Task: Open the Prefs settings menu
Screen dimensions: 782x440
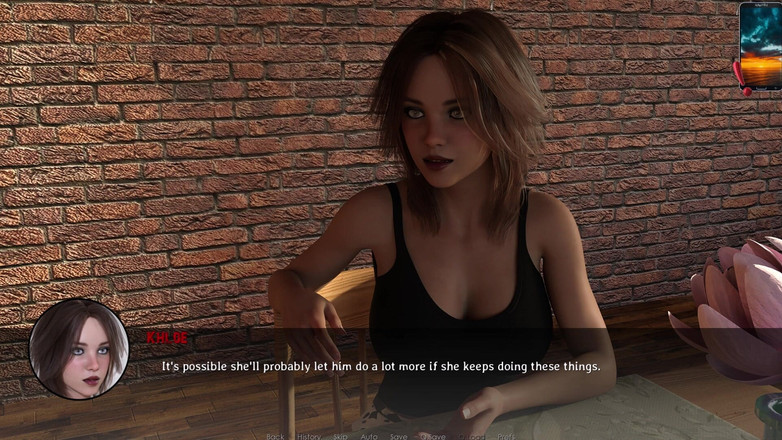Action: coord(506,436)
